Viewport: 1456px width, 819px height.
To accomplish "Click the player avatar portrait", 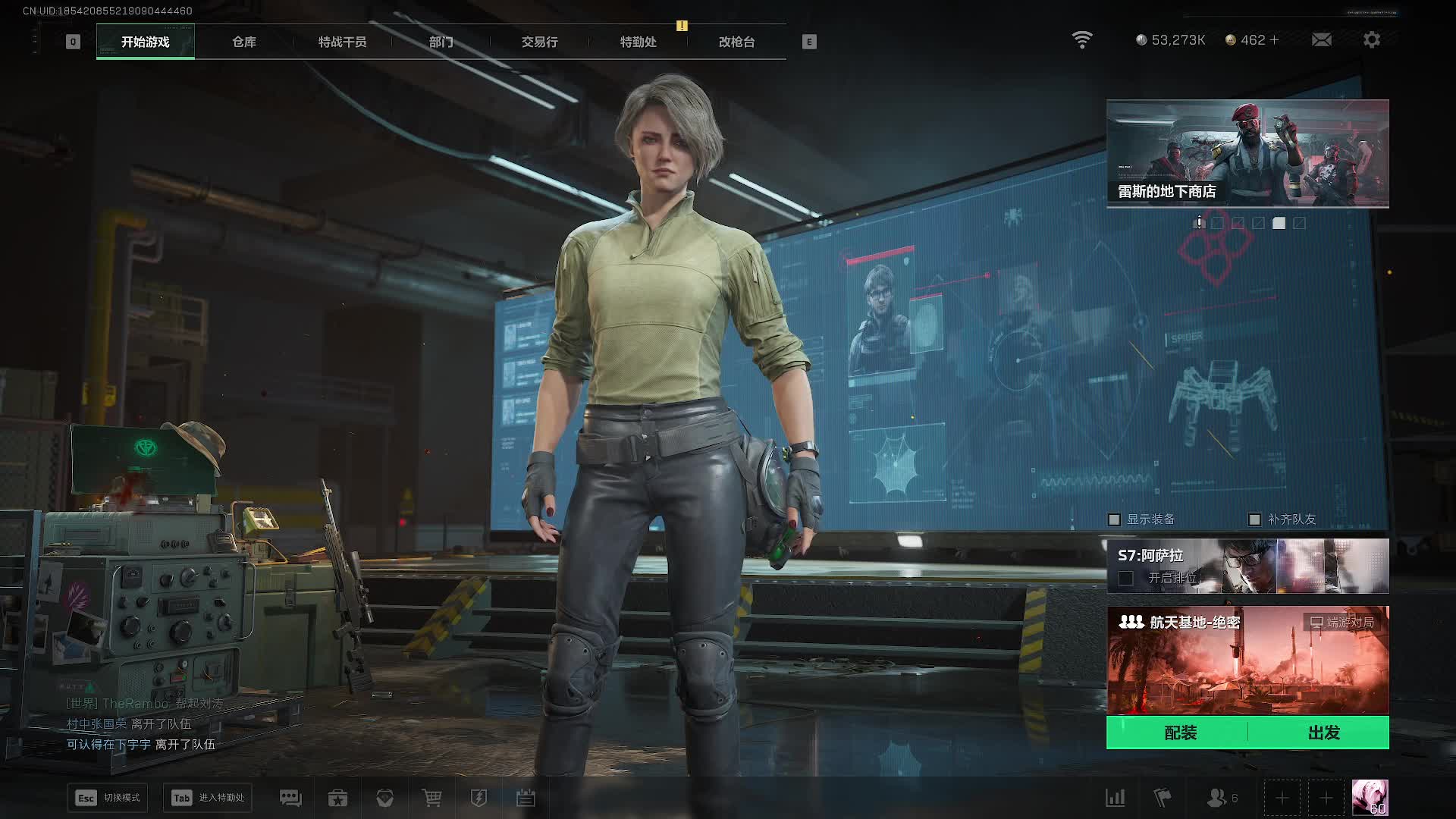I will 1370,798.
